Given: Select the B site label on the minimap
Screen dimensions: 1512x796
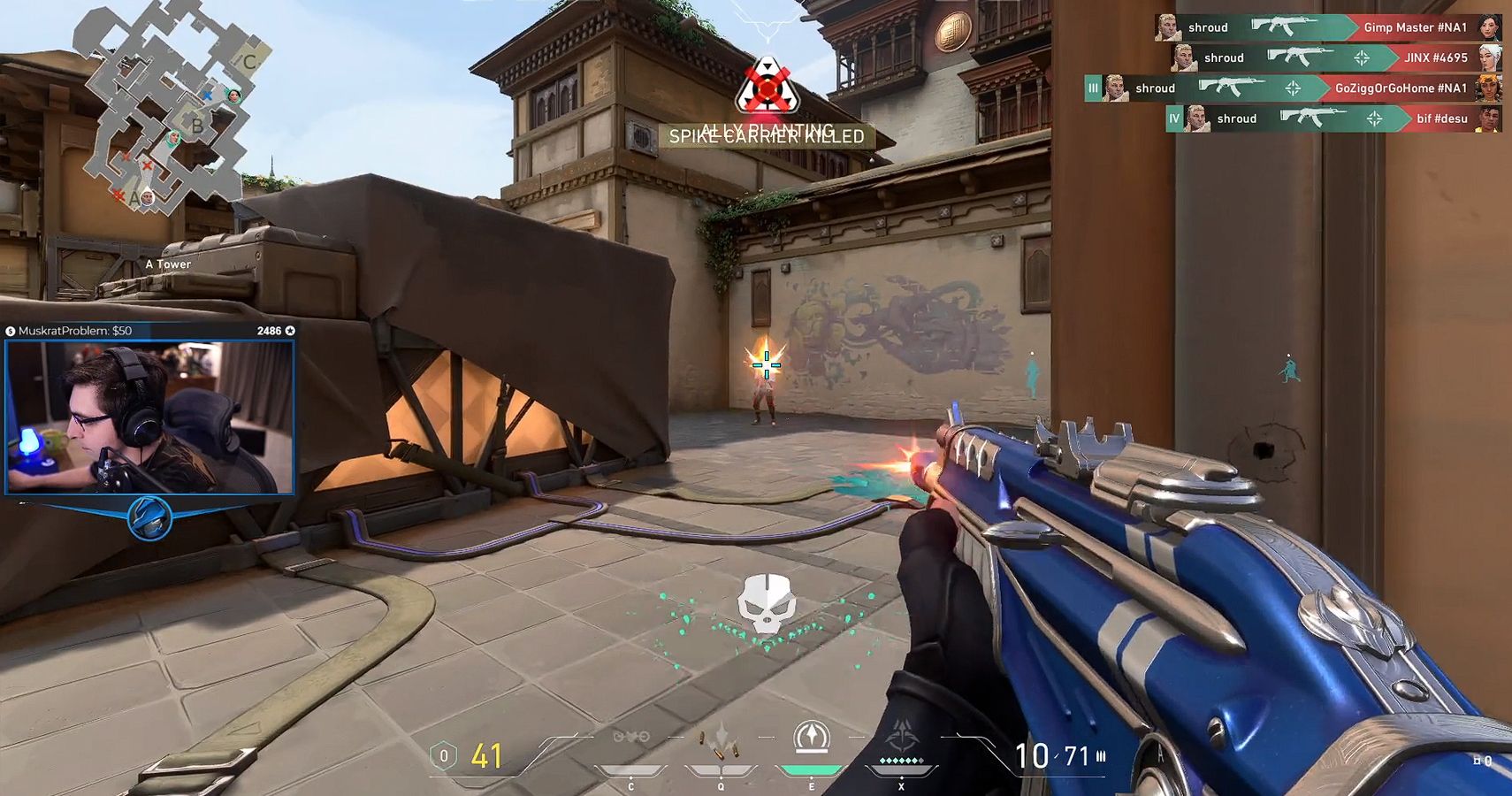Looking at the screenshot, I should [197, 126].
